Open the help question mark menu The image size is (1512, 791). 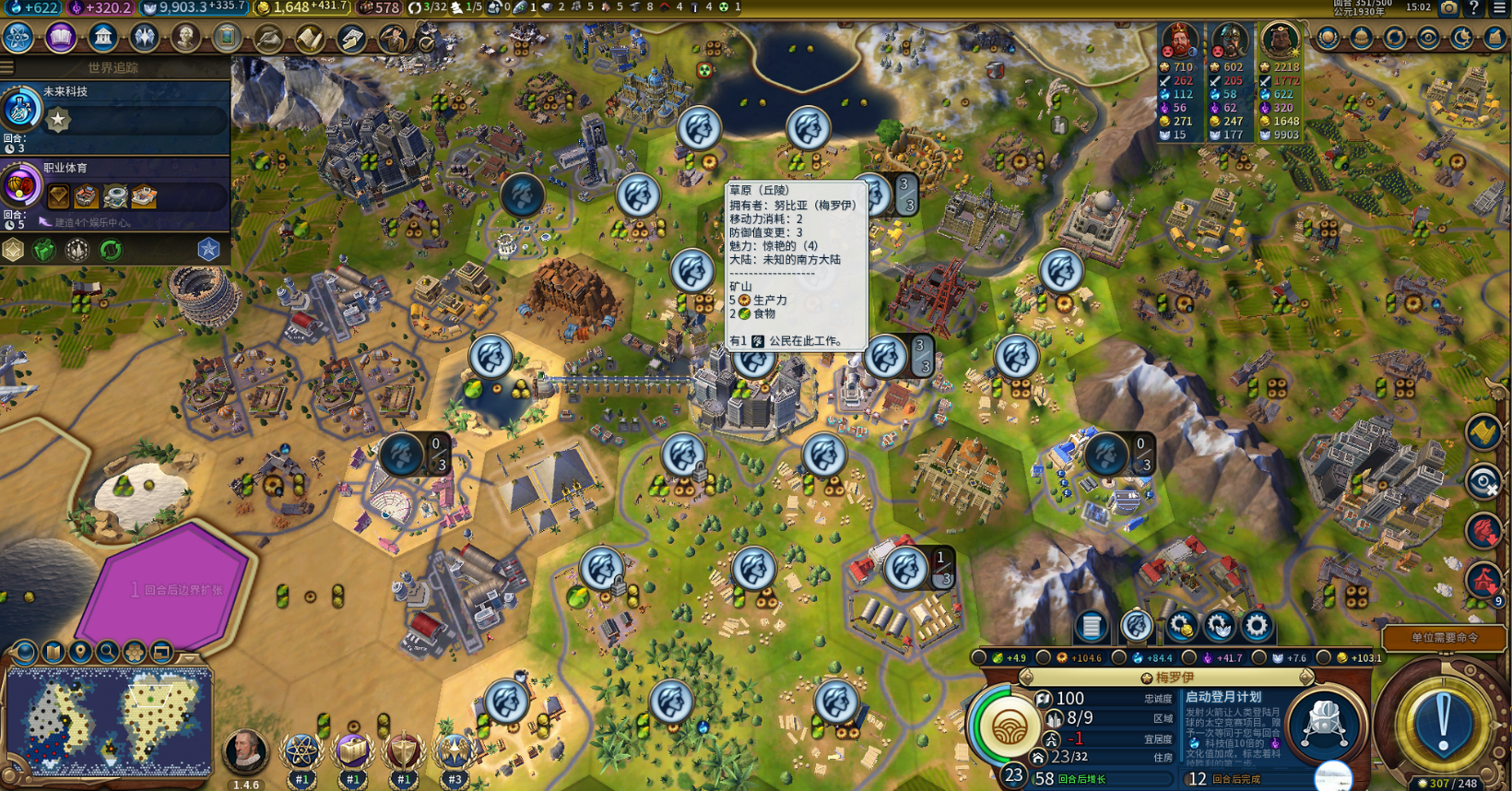[1473, 8]
